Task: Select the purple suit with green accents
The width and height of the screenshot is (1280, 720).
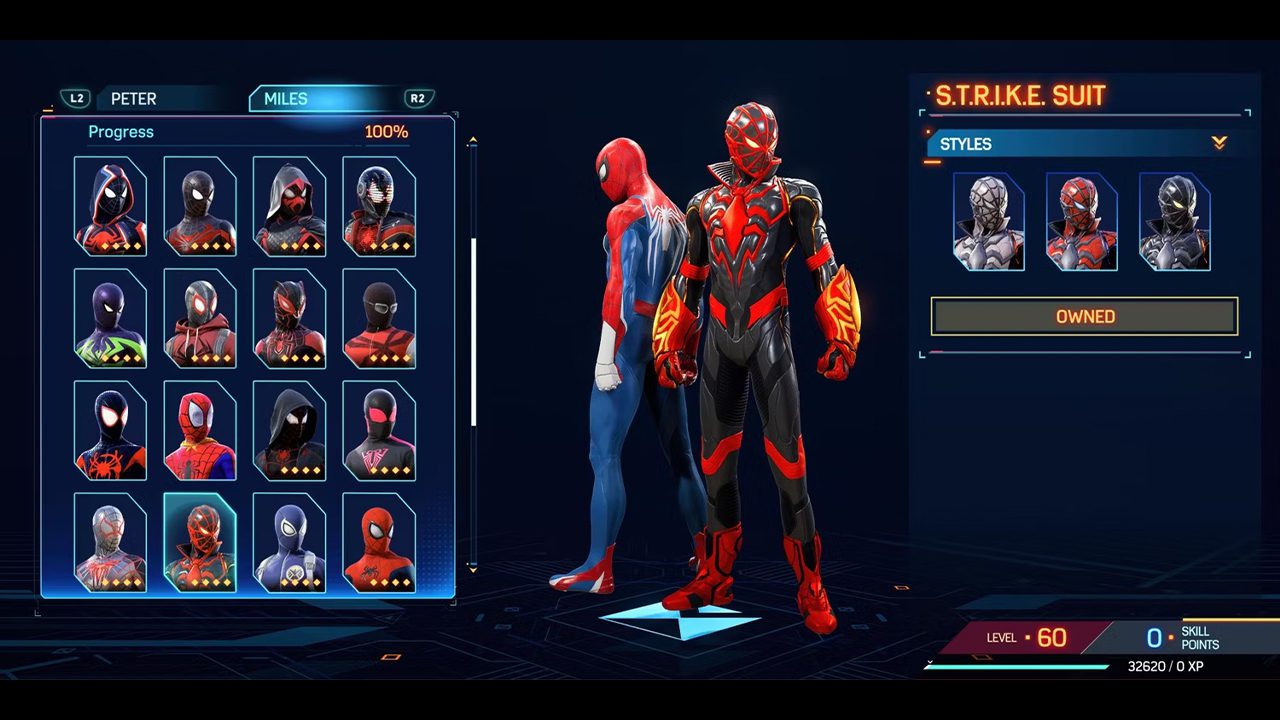Action: (x=110, y=319)
